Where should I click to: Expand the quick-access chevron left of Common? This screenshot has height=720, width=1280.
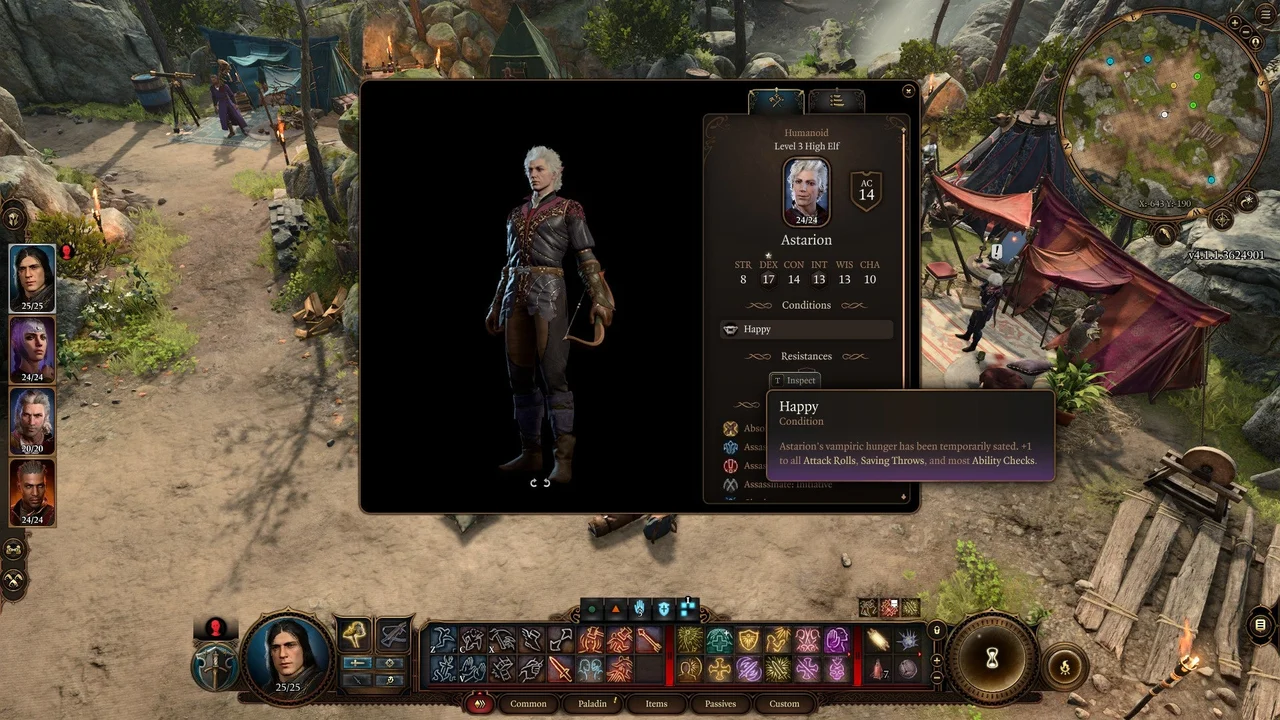[x=479, y=703]
